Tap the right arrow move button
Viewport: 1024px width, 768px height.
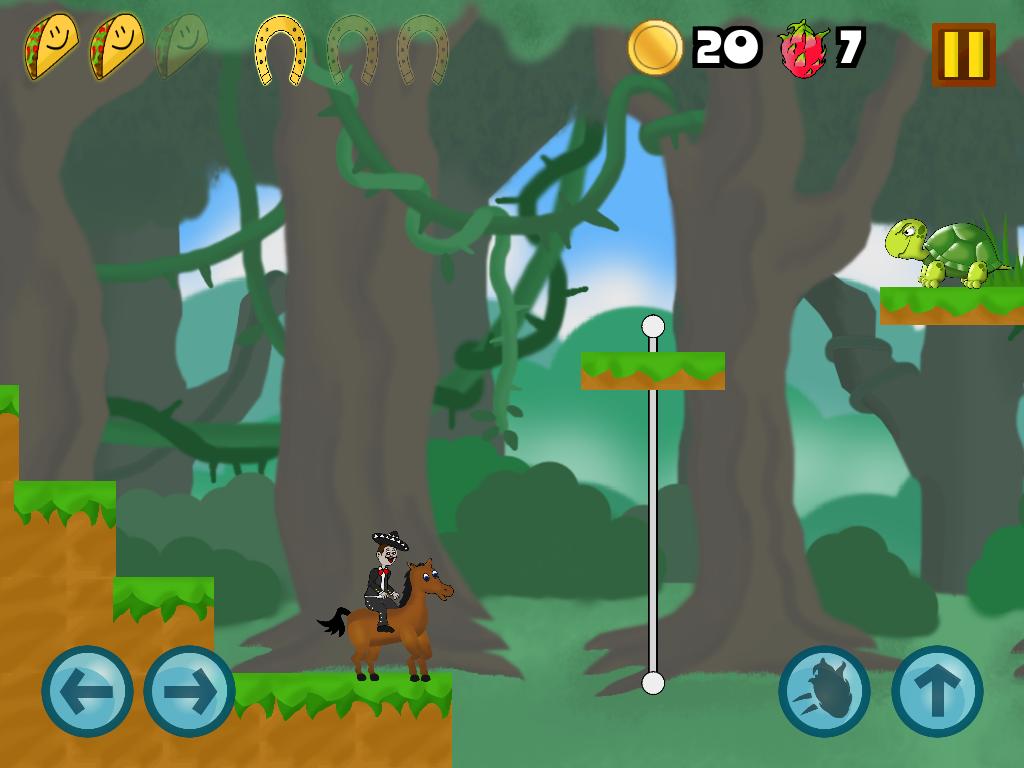189,691
